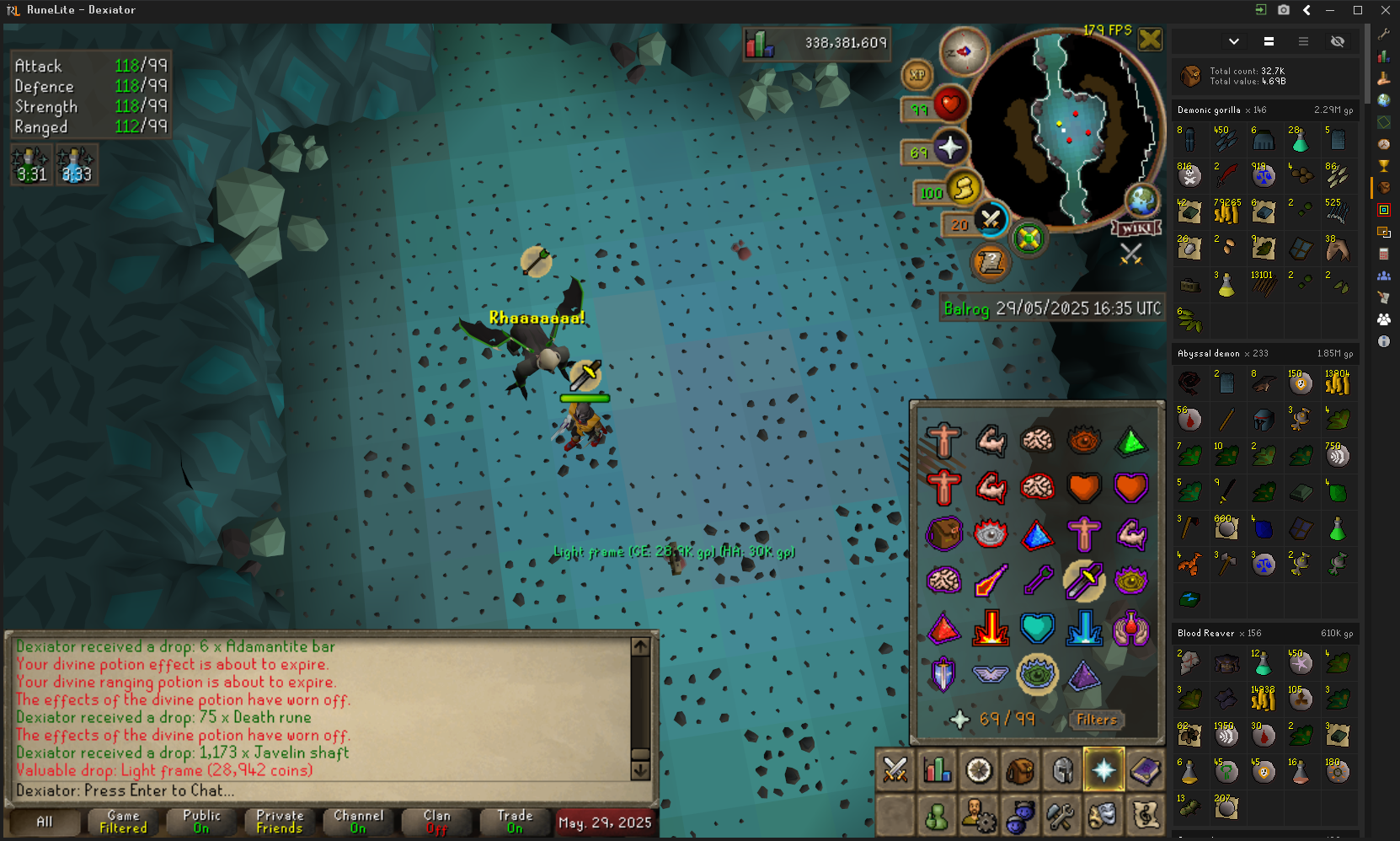This screenshot has height=841, width=1400.
Task: Select the Game chat filter tab
Action: point(123,822)
